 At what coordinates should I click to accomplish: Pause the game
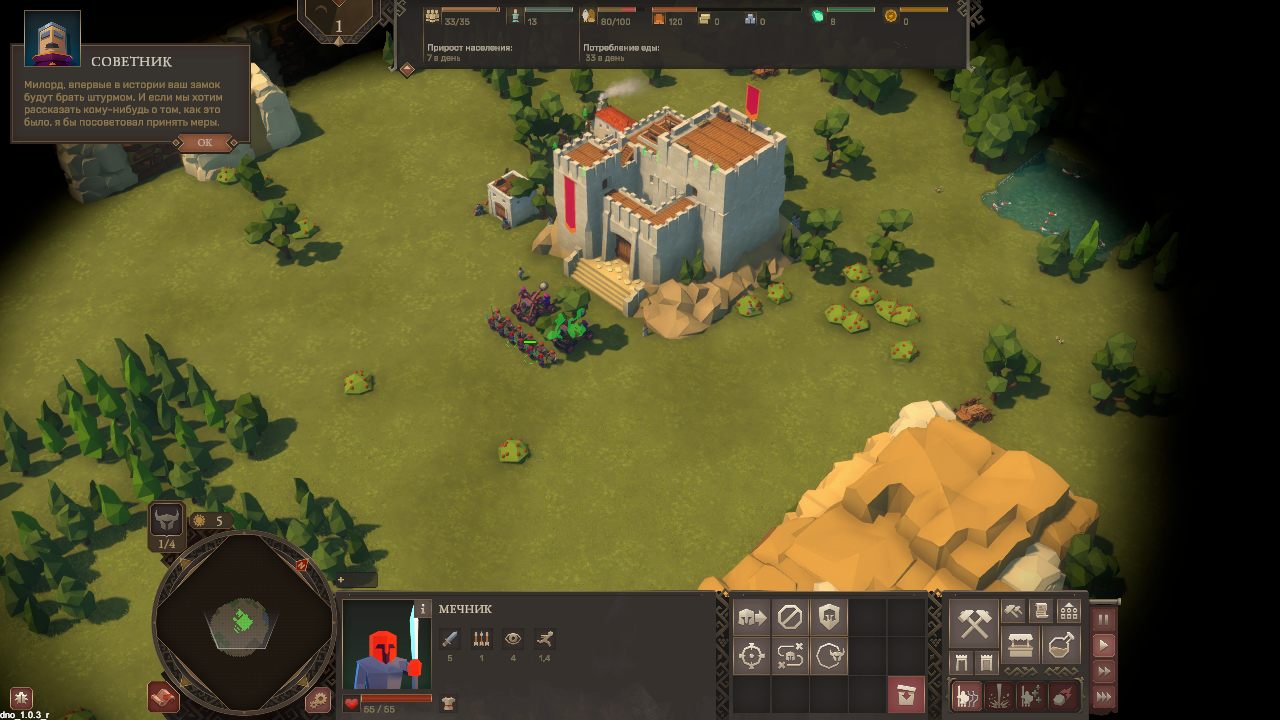1104,620
